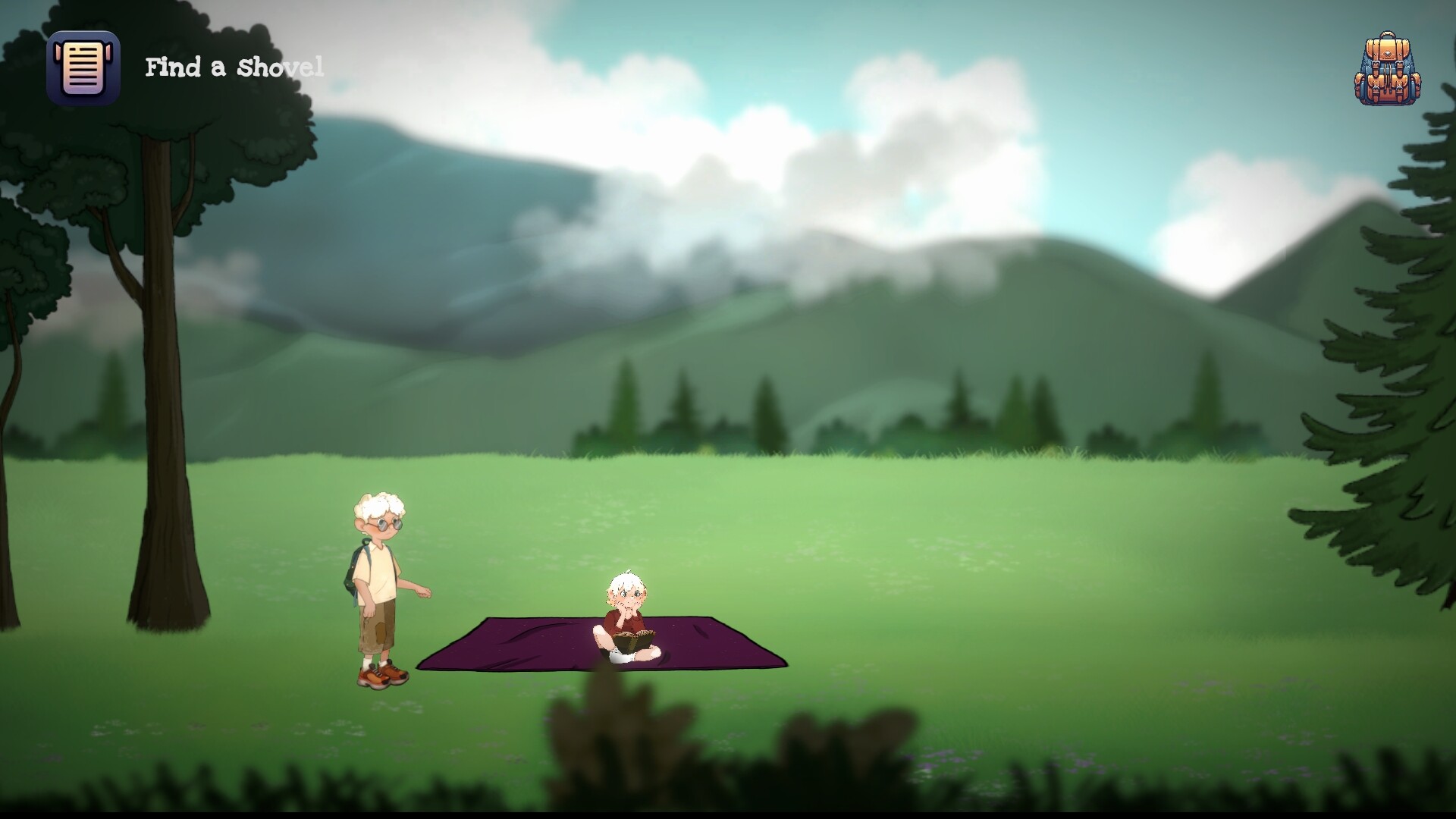Expand the objective details under 'Find a Shovel'
Viewport: 1456px width, 819px height.
tap(233, 69)
